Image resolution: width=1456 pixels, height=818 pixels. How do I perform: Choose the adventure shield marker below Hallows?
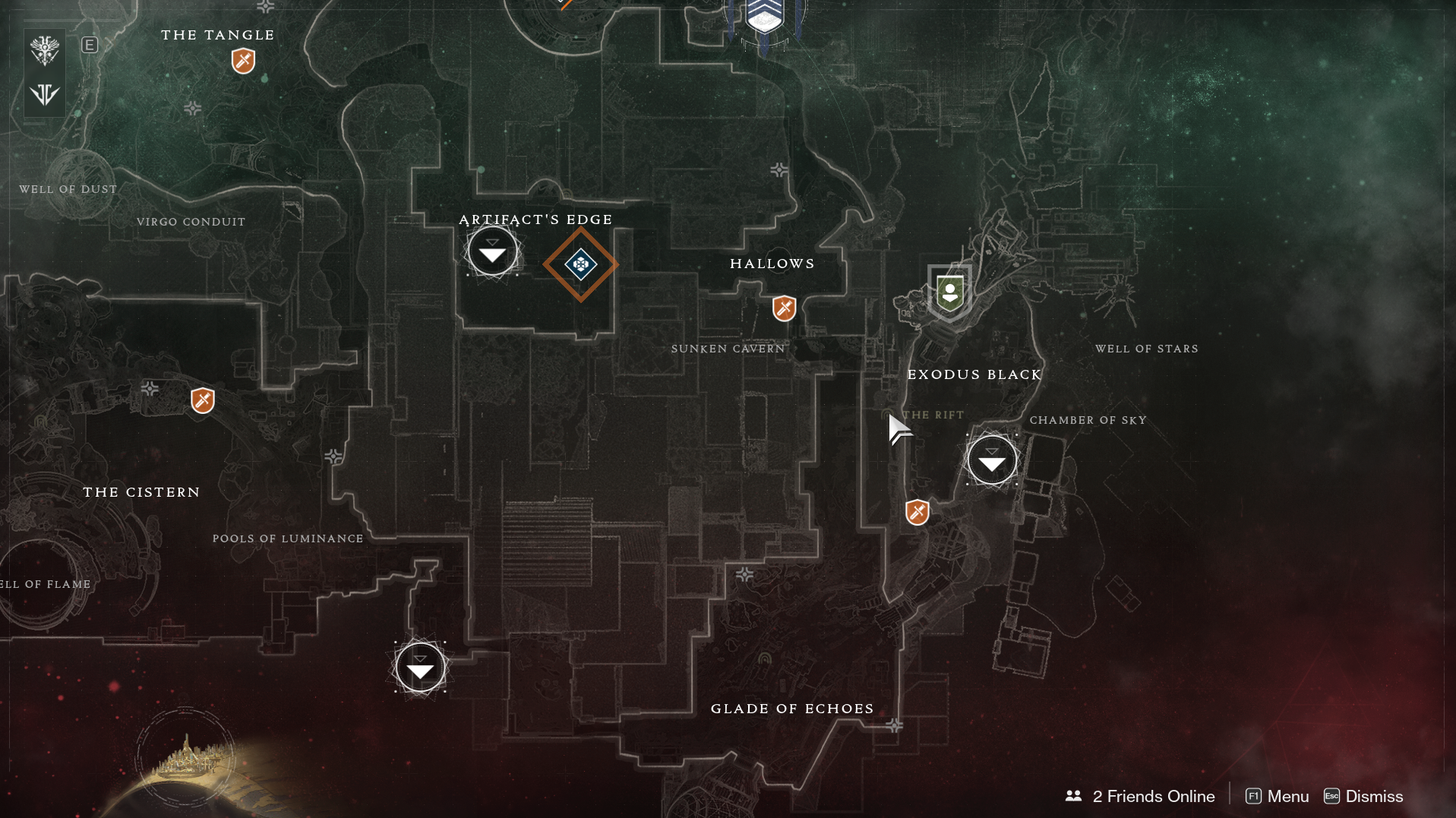(x=784, y=308)
